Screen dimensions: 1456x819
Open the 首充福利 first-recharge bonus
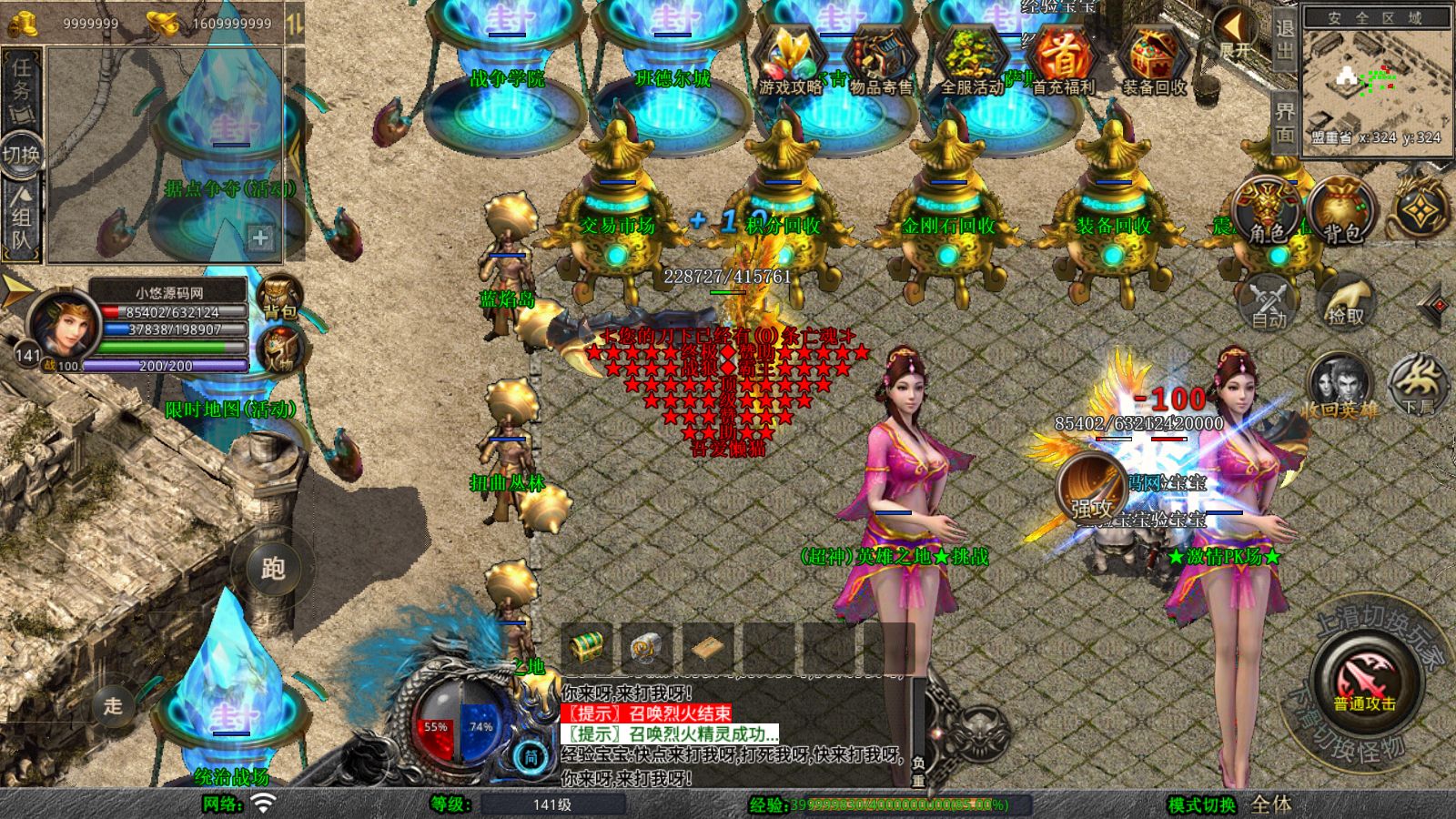(x=1062, y=61)
